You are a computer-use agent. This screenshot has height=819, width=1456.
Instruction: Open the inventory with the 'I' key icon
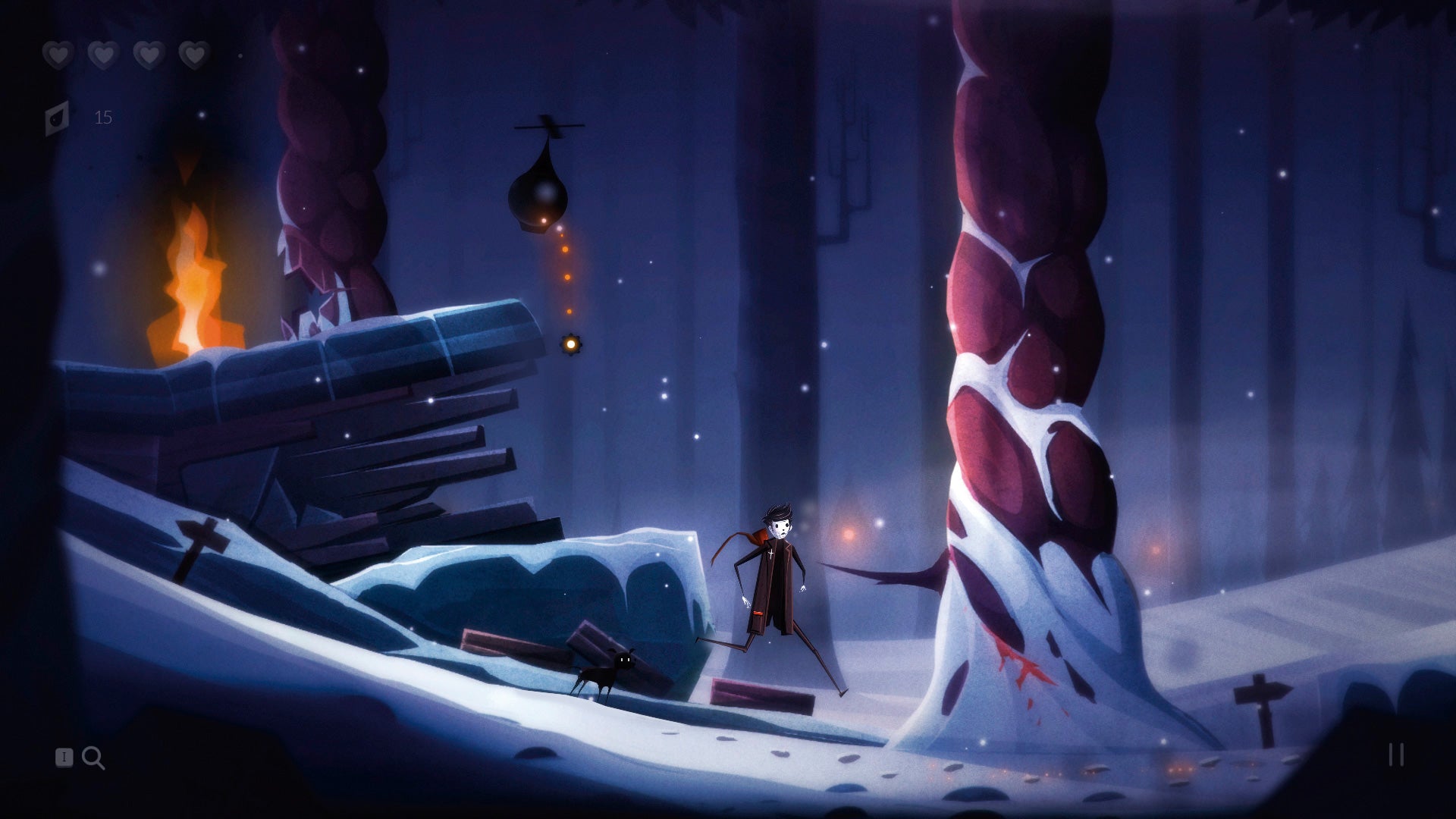click(x=62, y=758)
